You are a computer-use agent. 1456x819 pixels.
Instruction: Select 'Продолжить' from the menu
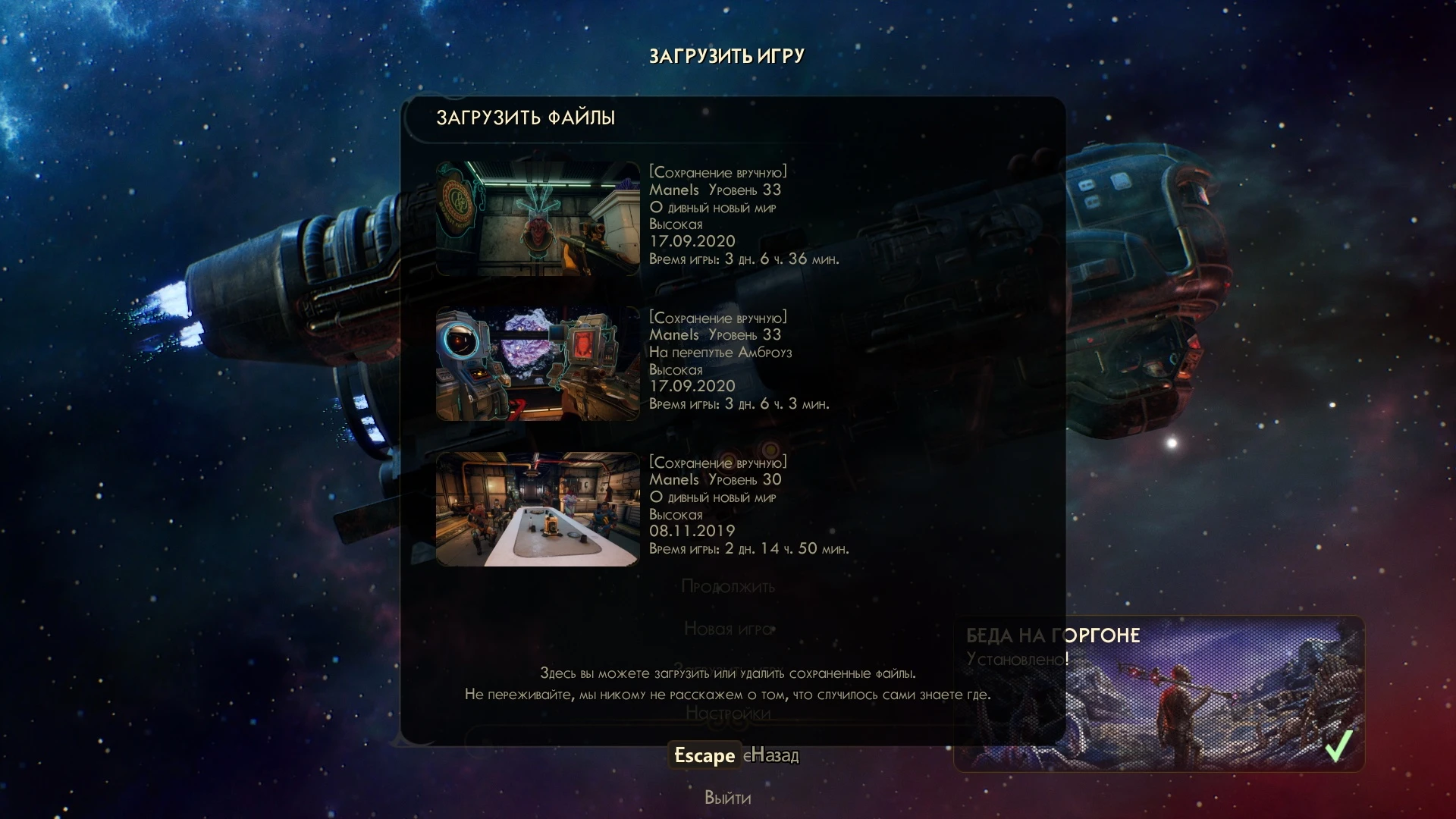[728, 587]
